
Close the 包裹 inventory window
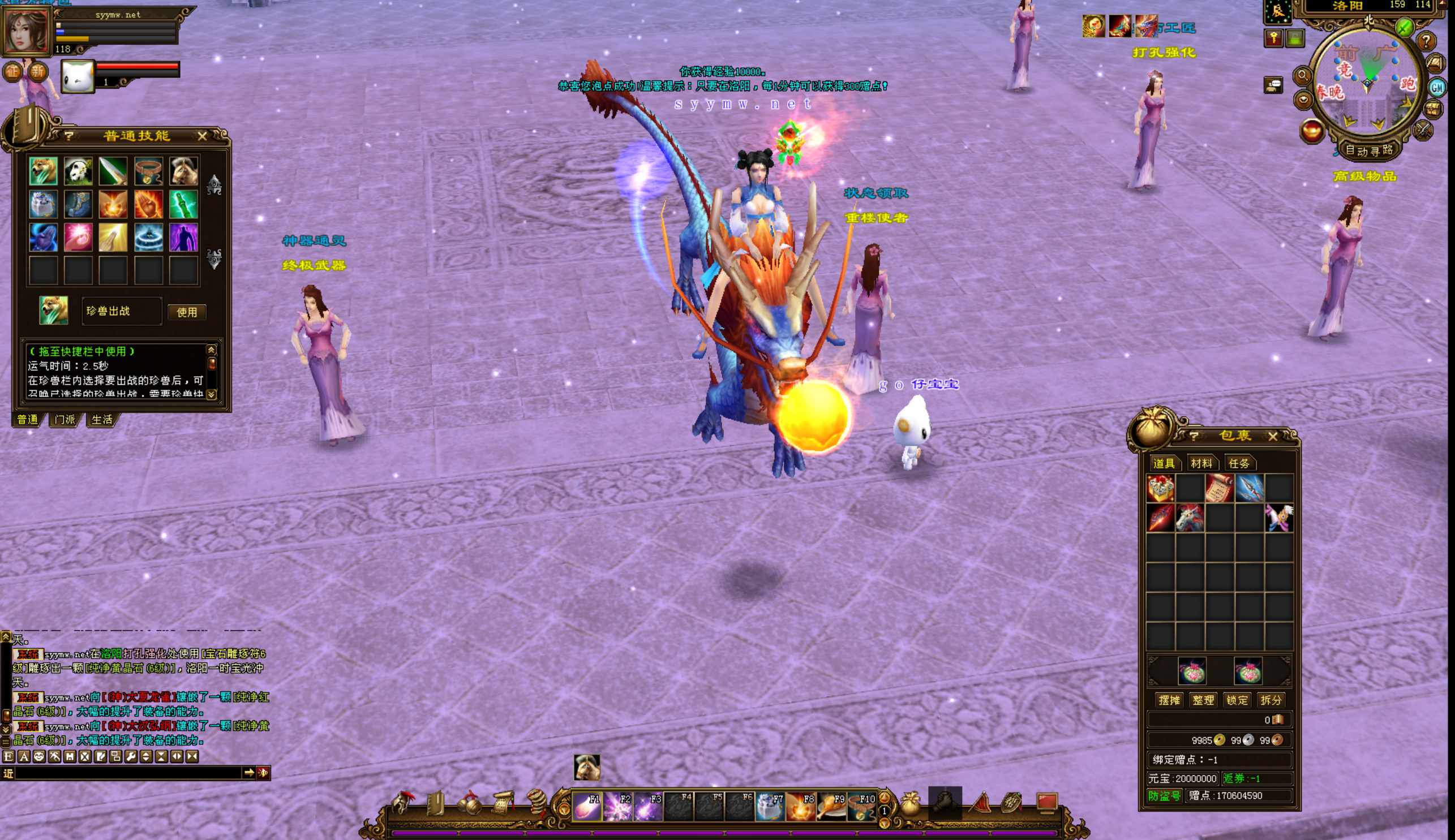pos(1273,436)
